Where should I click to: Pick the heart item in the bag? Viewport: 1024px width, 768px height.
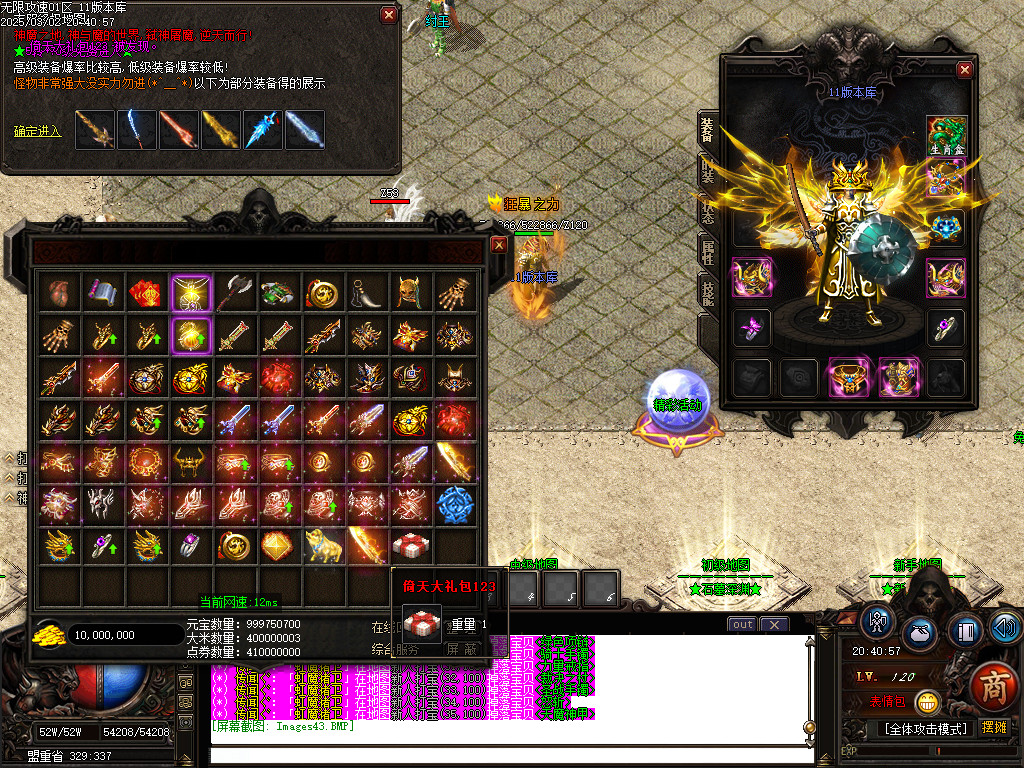pyautogui.click(x=58, y=291)
